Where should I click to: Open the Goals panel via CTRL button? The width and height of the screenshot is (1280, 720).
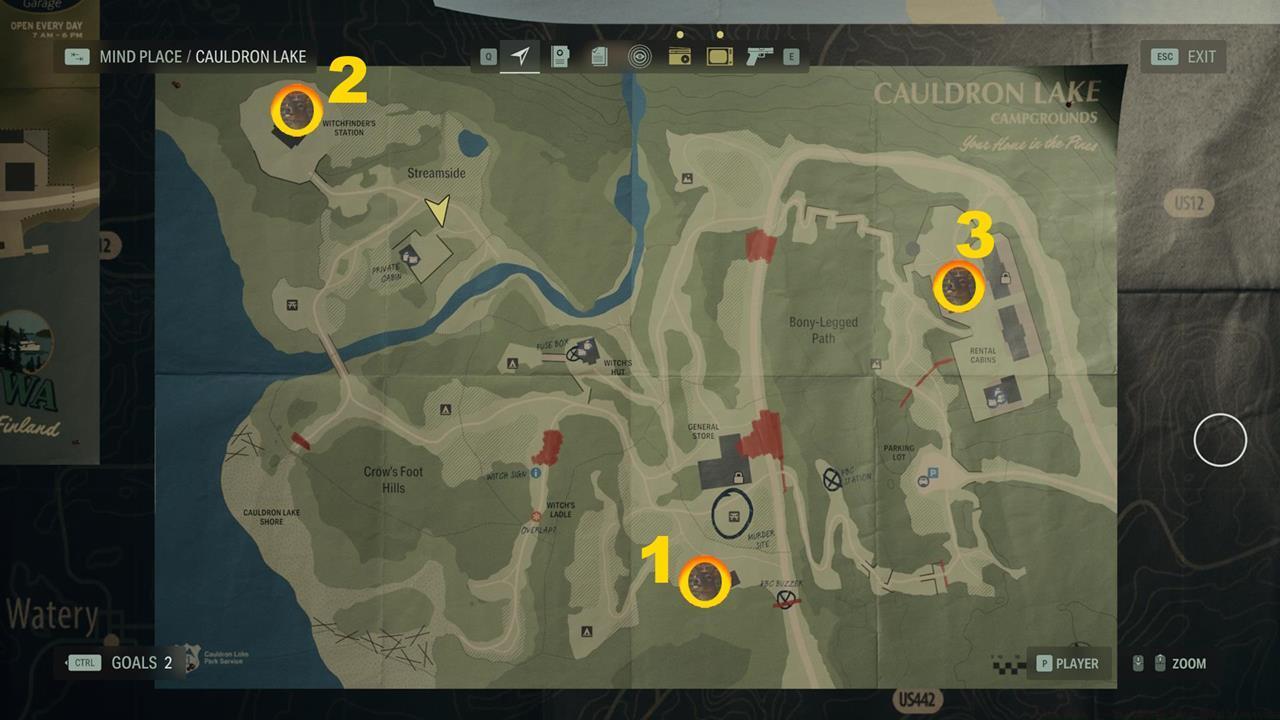click(x=84, y=662)
